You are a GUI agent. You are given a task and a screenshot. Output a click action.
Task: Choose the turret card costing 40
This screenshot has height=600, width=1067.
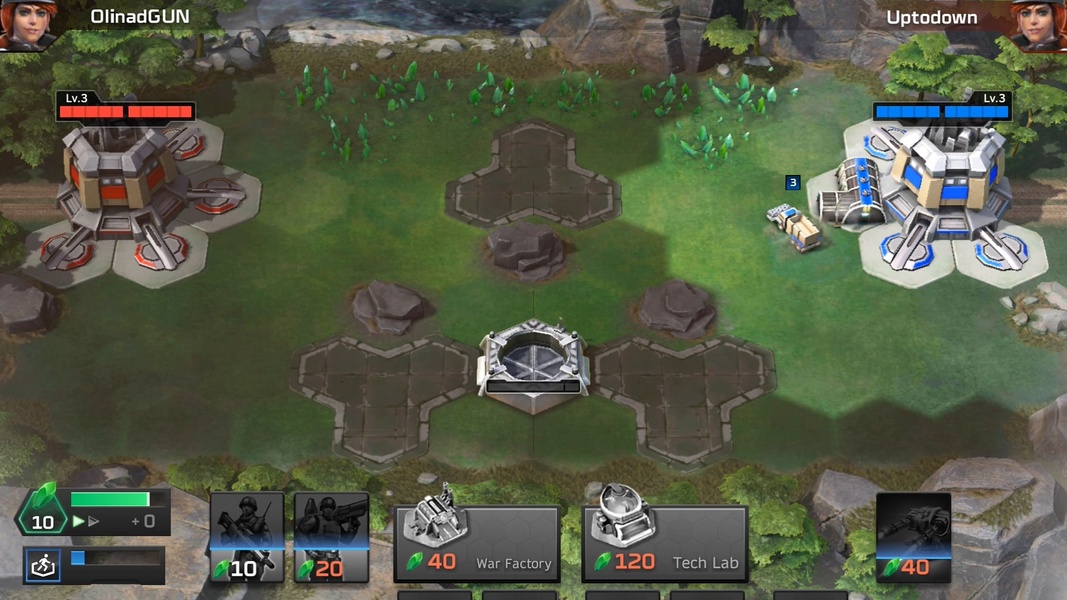click(913, 537)
